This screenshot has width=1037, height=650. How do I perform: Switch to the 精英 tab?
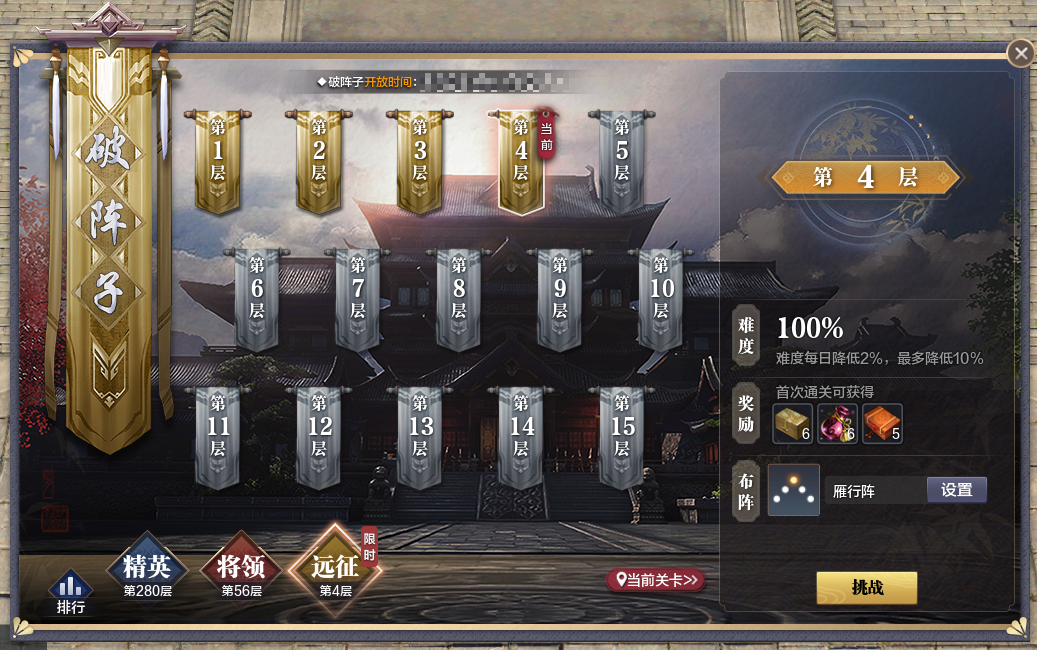[147, 570]
